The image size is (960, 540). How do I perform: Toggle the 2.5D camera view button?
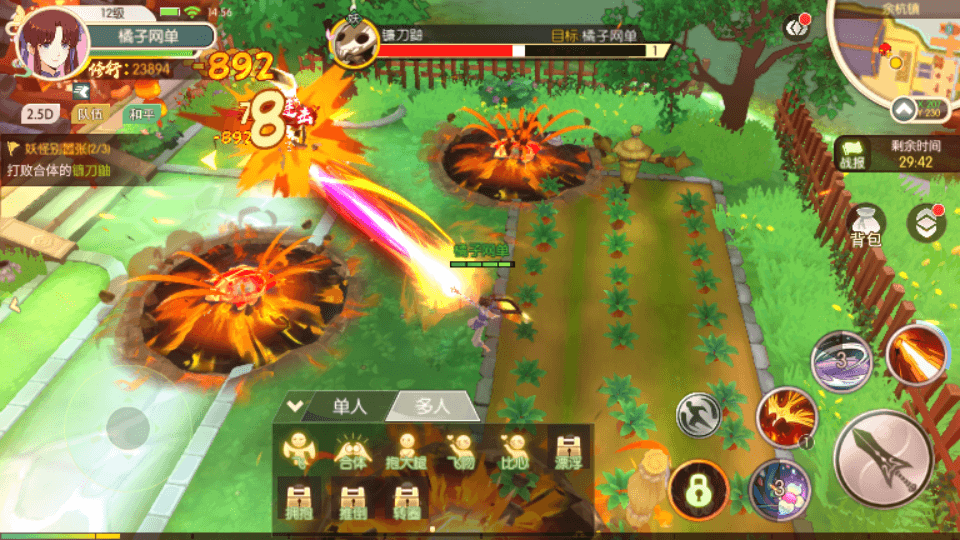pos(40,114)
